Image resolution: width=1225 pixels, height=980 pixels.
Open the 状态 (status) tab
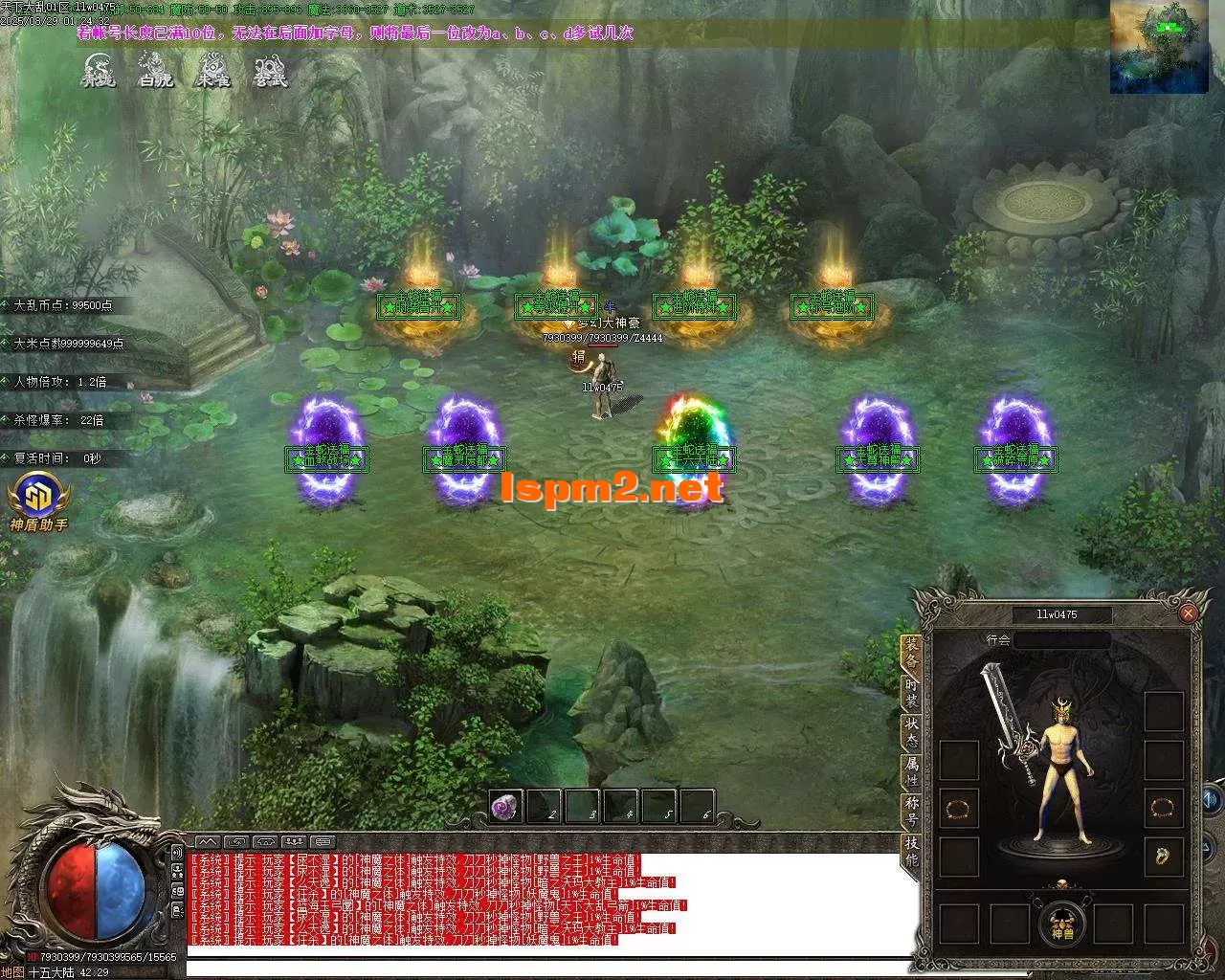(x=911, y=734)
